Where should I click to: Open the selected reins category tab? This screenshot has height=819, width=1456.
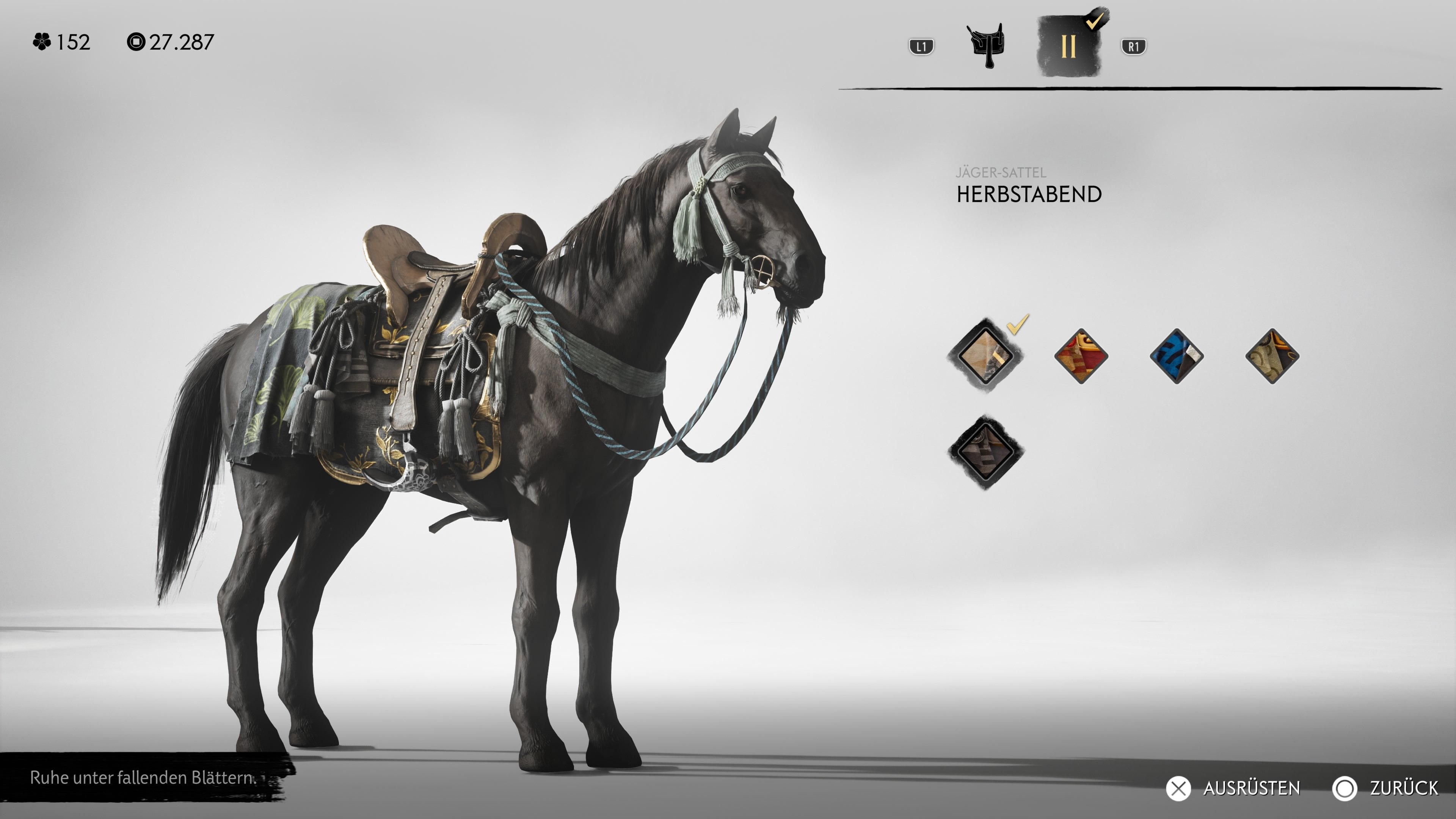click(x=1068, y=45)
